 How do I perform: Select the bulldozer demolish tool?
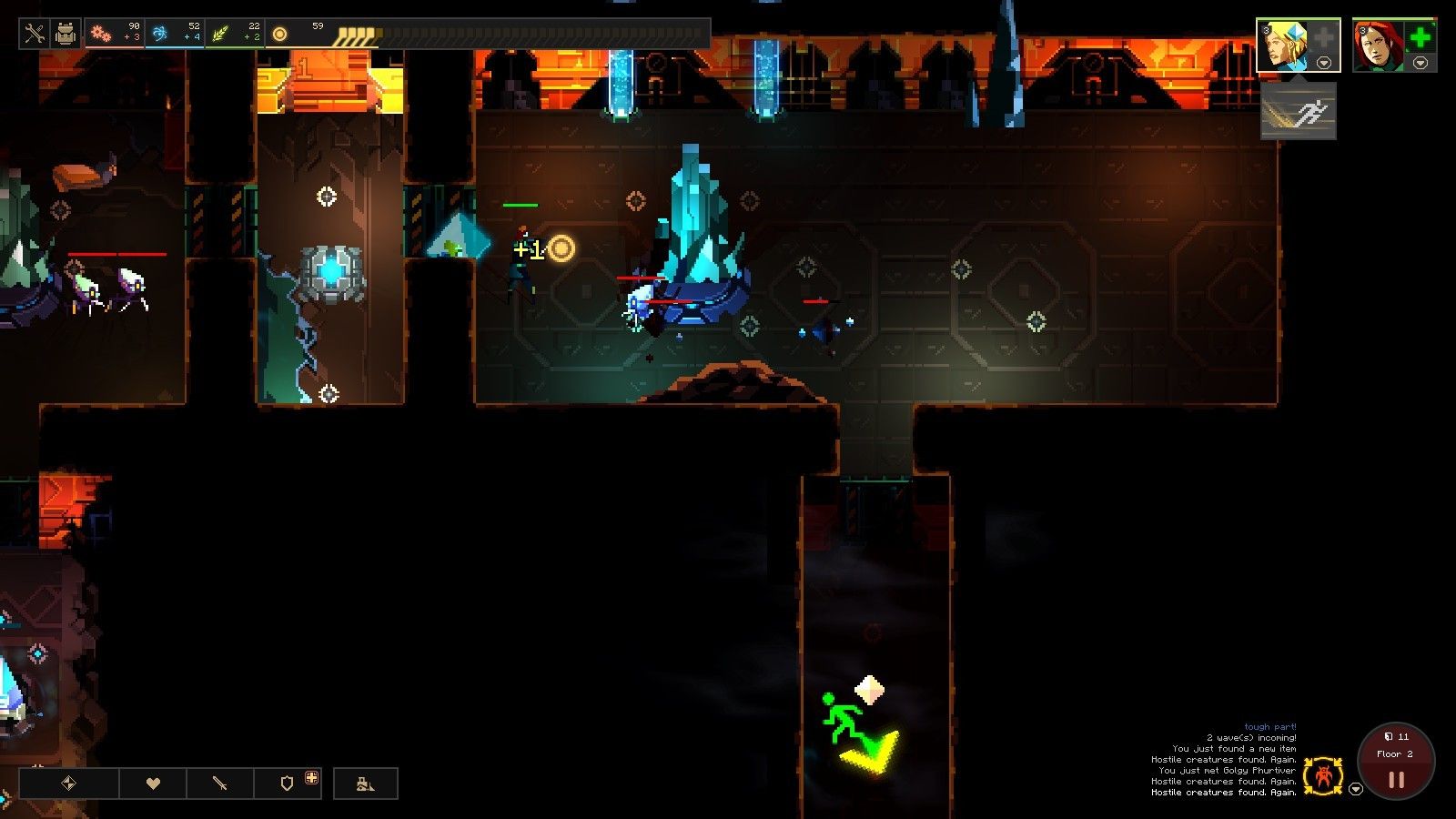(x=366, y=784)
